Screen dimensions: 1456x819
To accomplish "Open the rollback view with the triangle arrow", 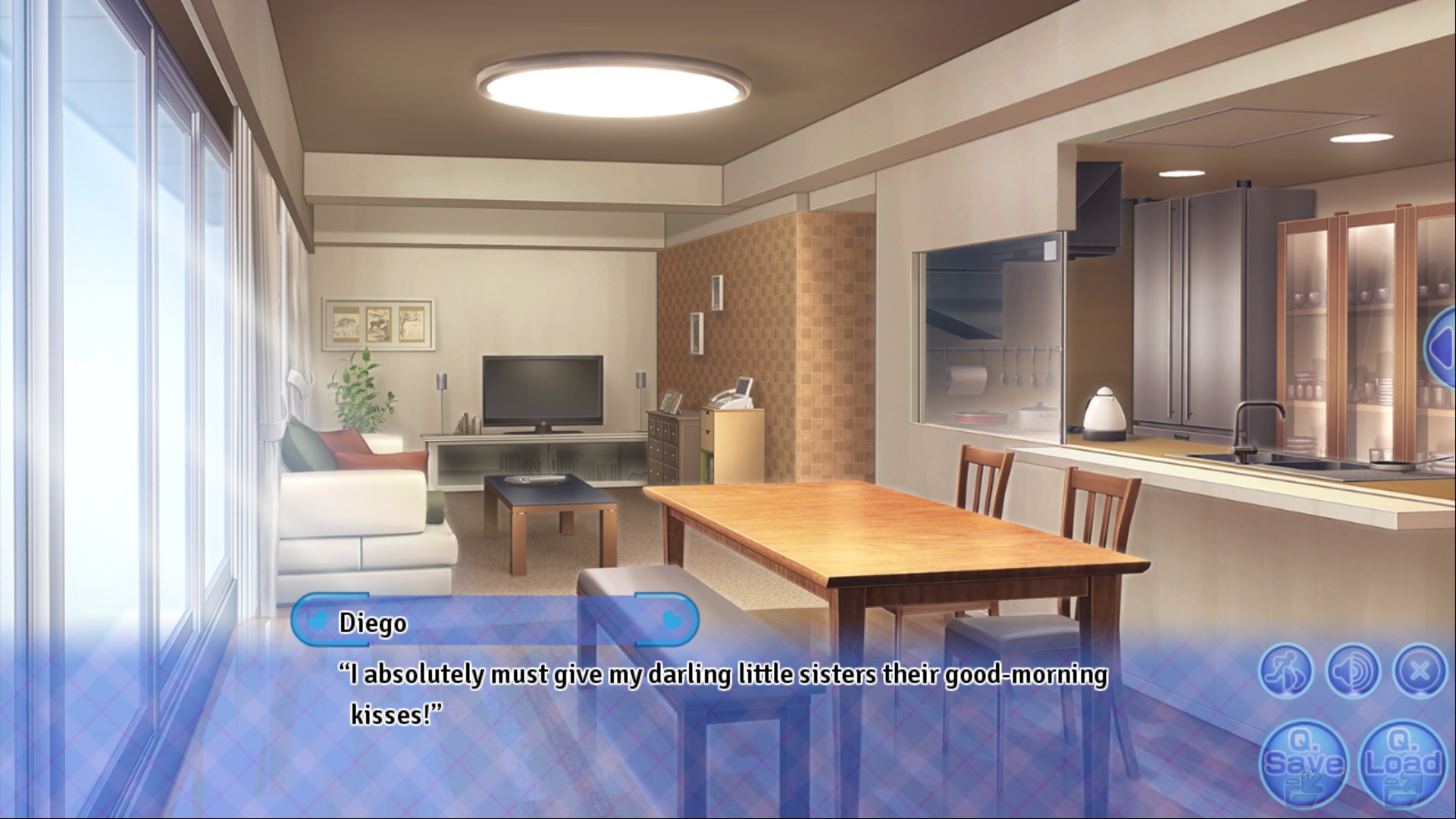I will tap(1444, 349).
